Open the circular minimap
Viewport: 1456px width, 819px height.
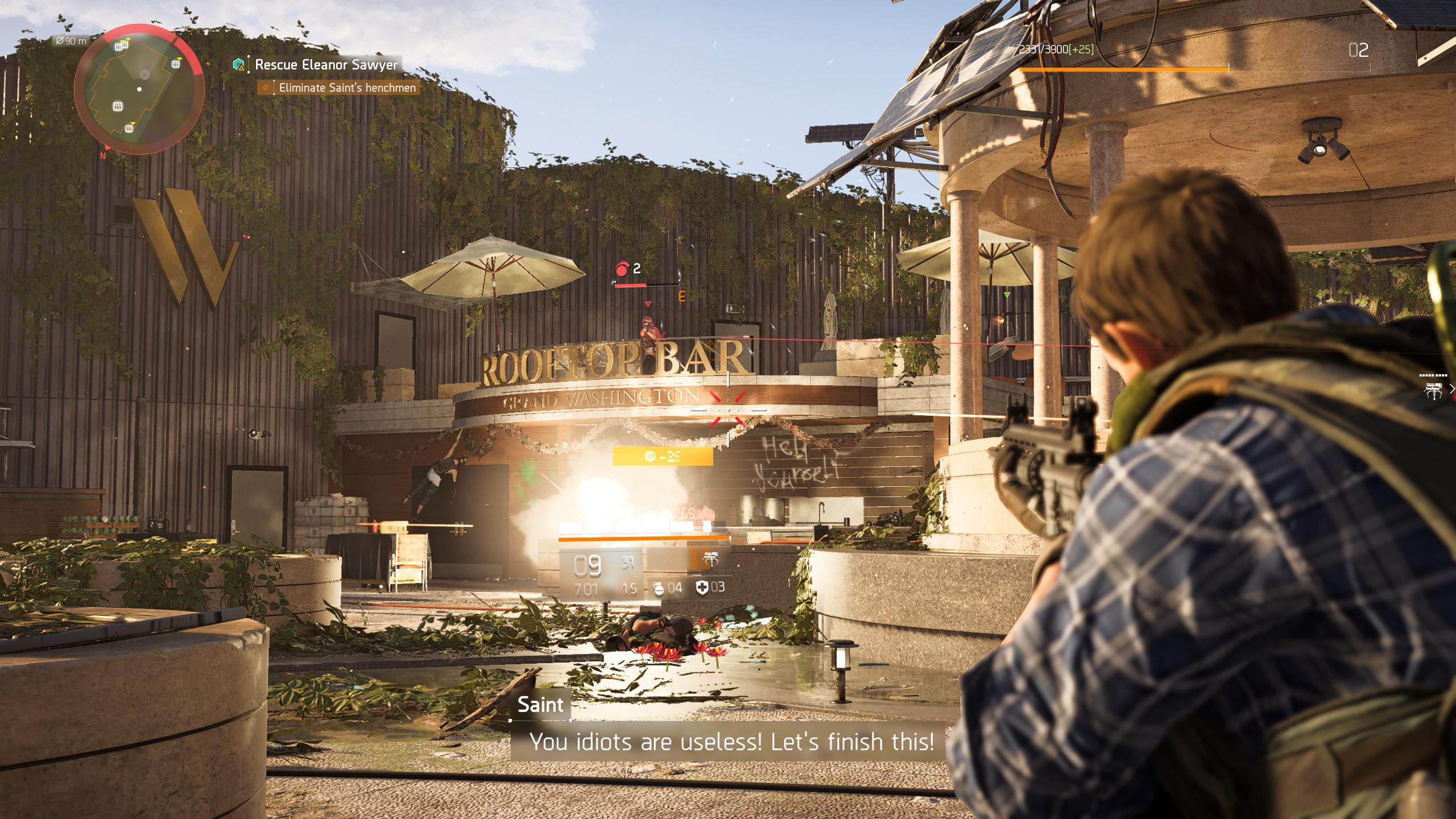tap(139, 89)
